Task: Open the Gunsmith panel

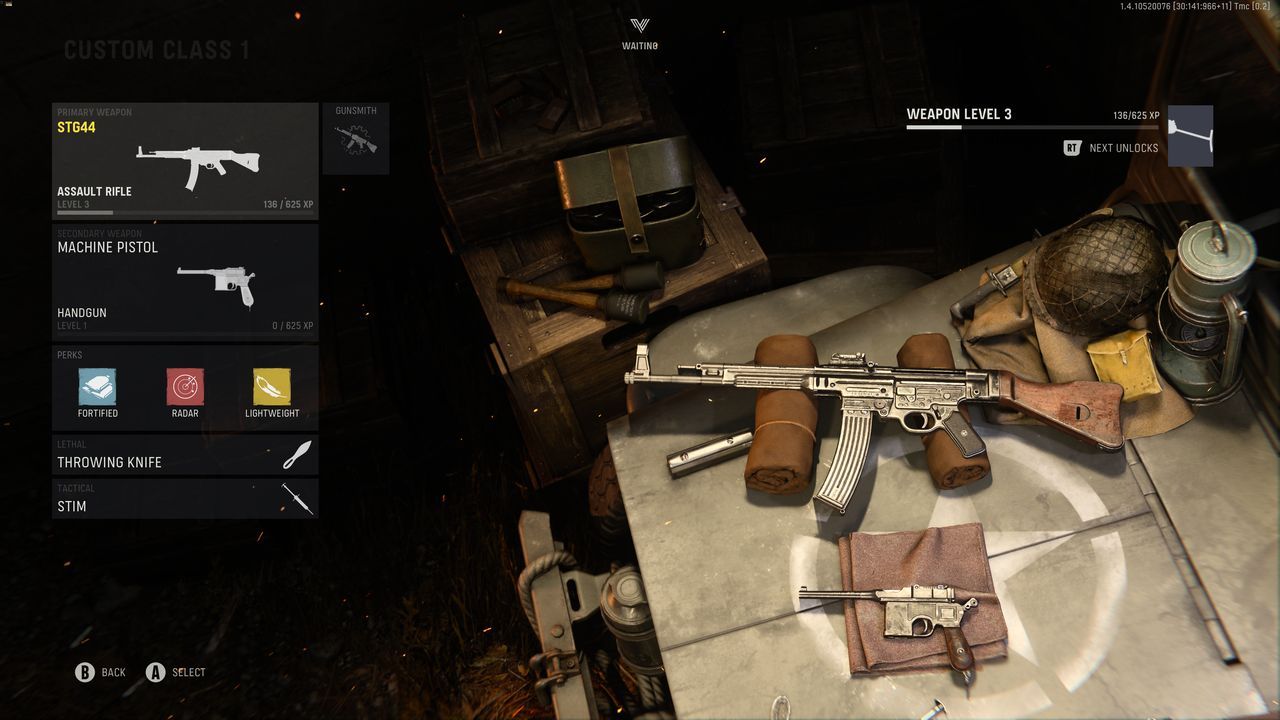Action: pos(356,139)
